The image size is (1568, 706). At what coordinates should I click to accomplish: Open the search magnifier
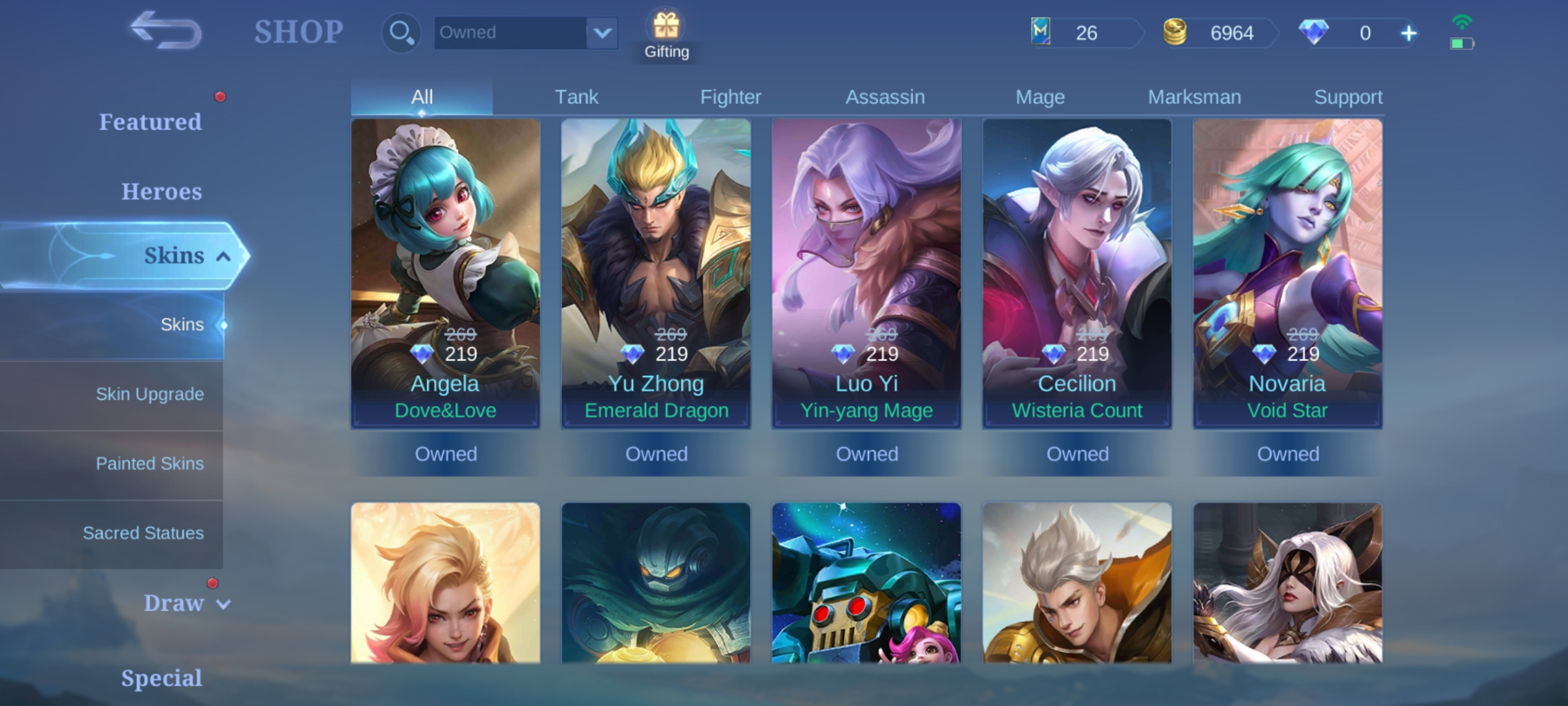pos(400,32)
